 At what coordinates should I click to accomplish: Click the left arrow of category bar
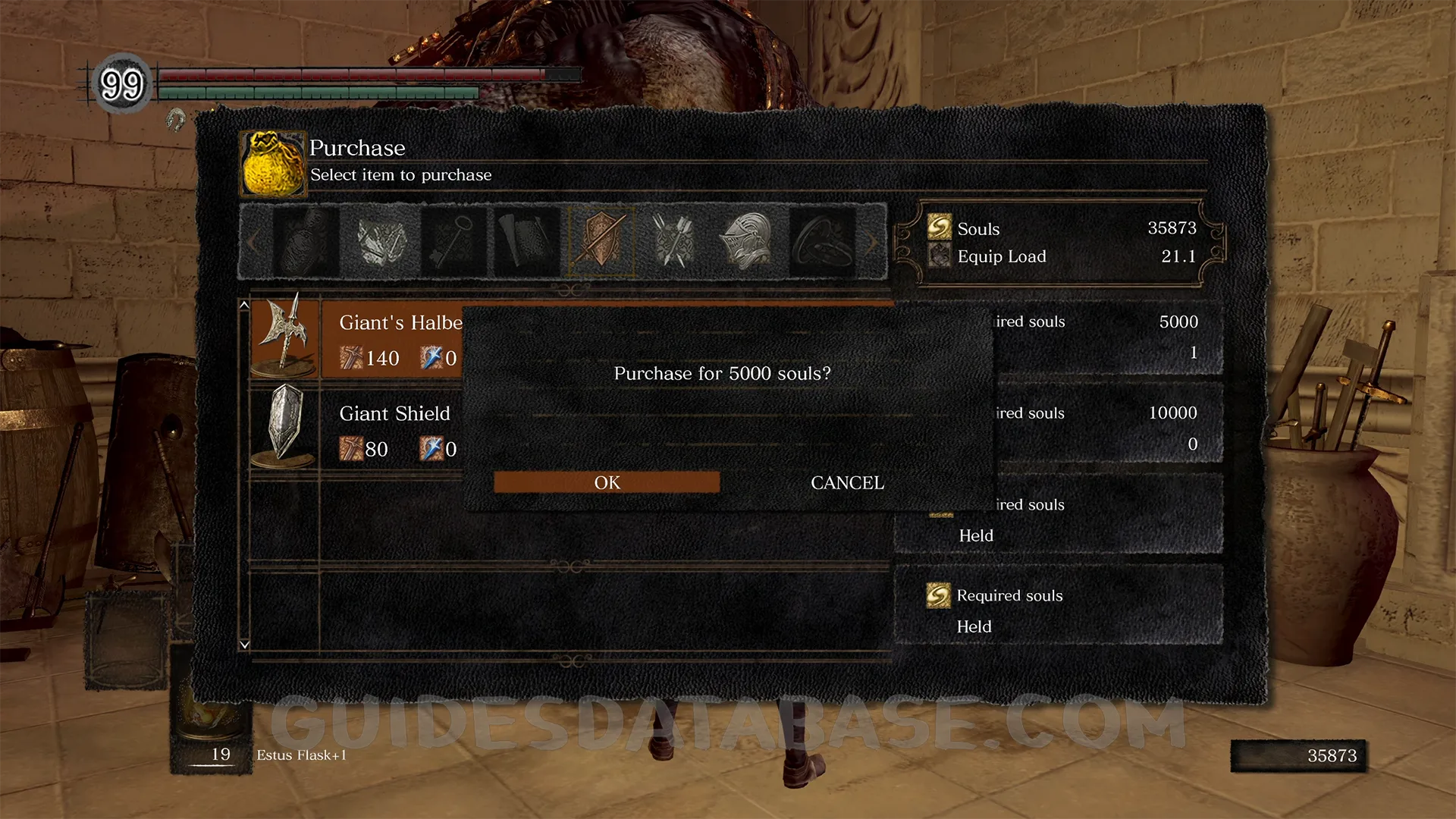point(253,242)
